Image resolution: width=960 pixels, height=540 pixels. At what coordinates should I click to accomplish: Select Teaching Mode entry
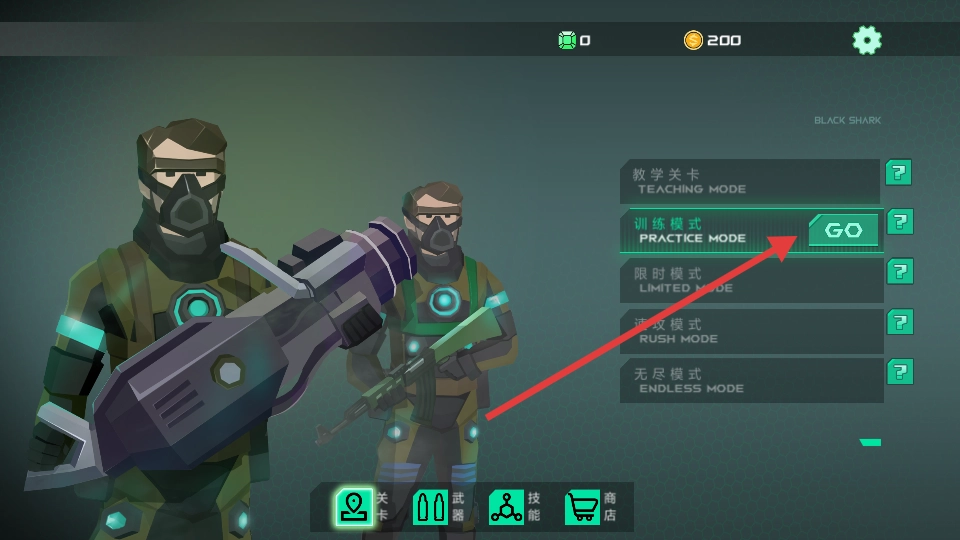[x=750, y=181]
